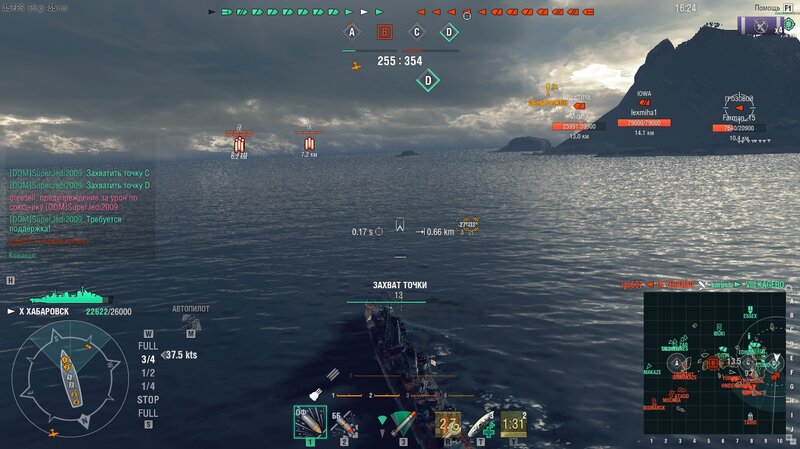Open the Помощь help prompt
The image size is (800, 449).
click(768, 8)
